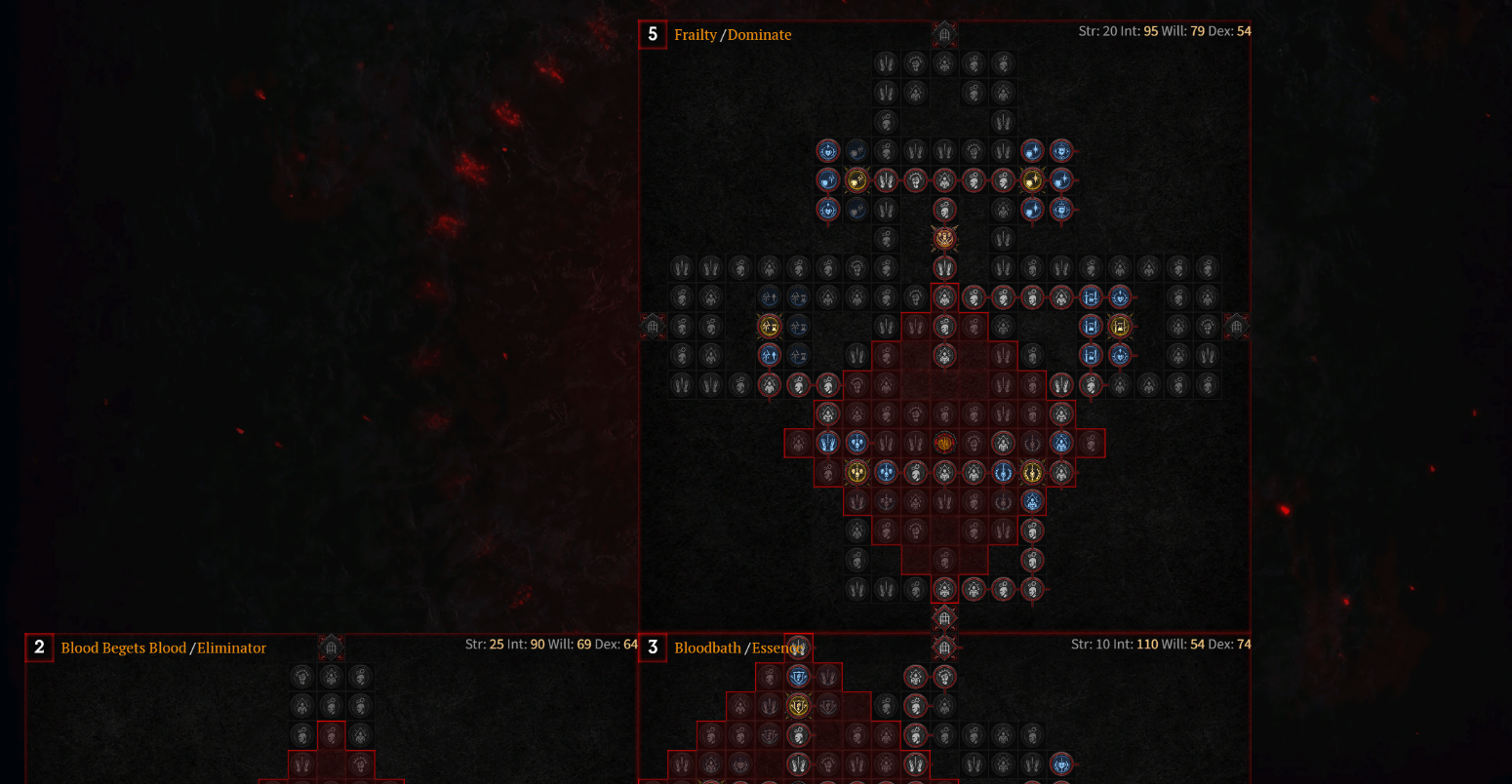Open the Dominate glyph selector
This screenshot has width=1512, height=784.
click(759, 34)
